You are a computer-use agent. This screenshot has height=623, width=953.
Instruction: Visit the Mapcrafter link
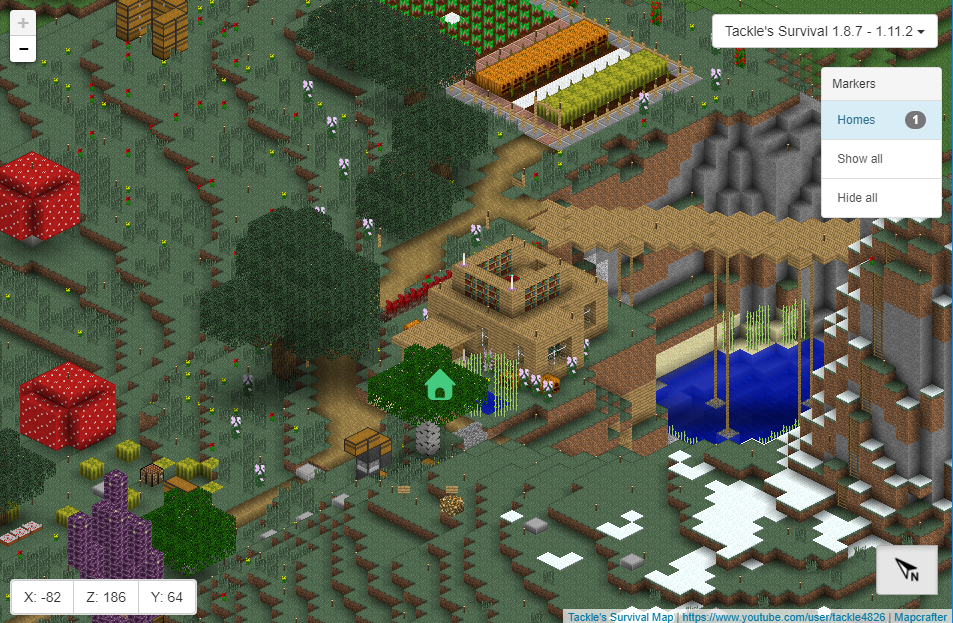(x=920, y=617)
